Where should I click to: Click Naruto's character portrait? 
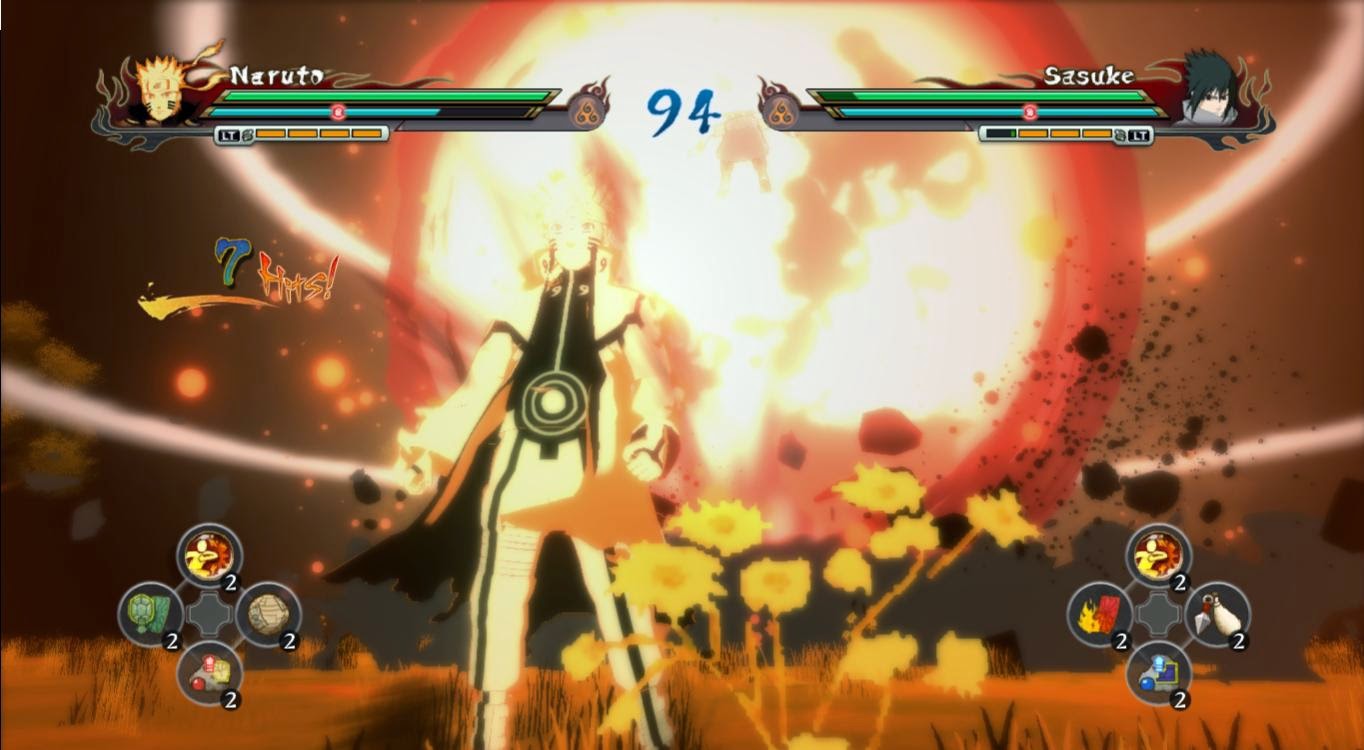tap(157, 91)
